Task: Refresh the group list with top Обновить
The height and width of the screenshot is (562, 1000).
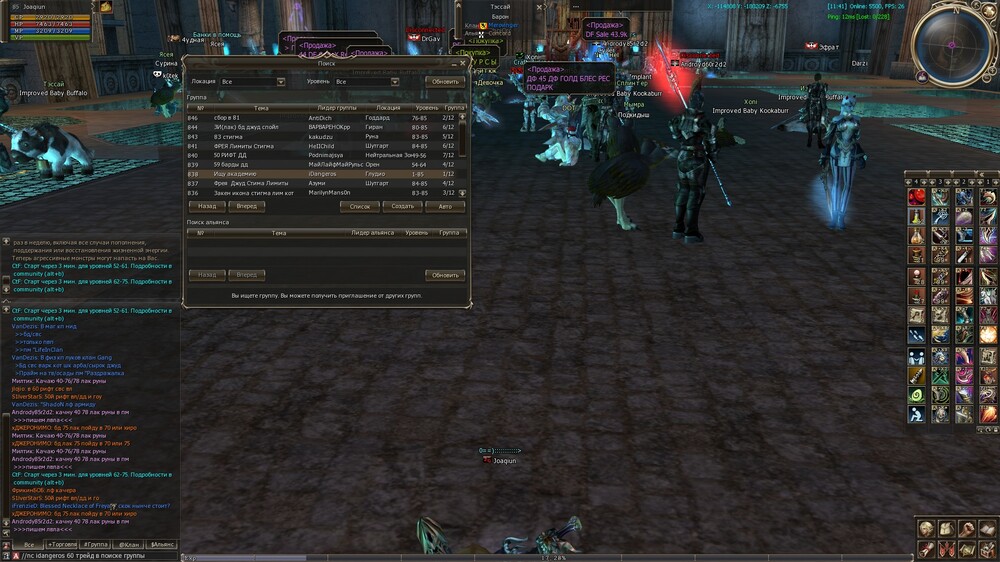Action: click(x=445, y=81)
